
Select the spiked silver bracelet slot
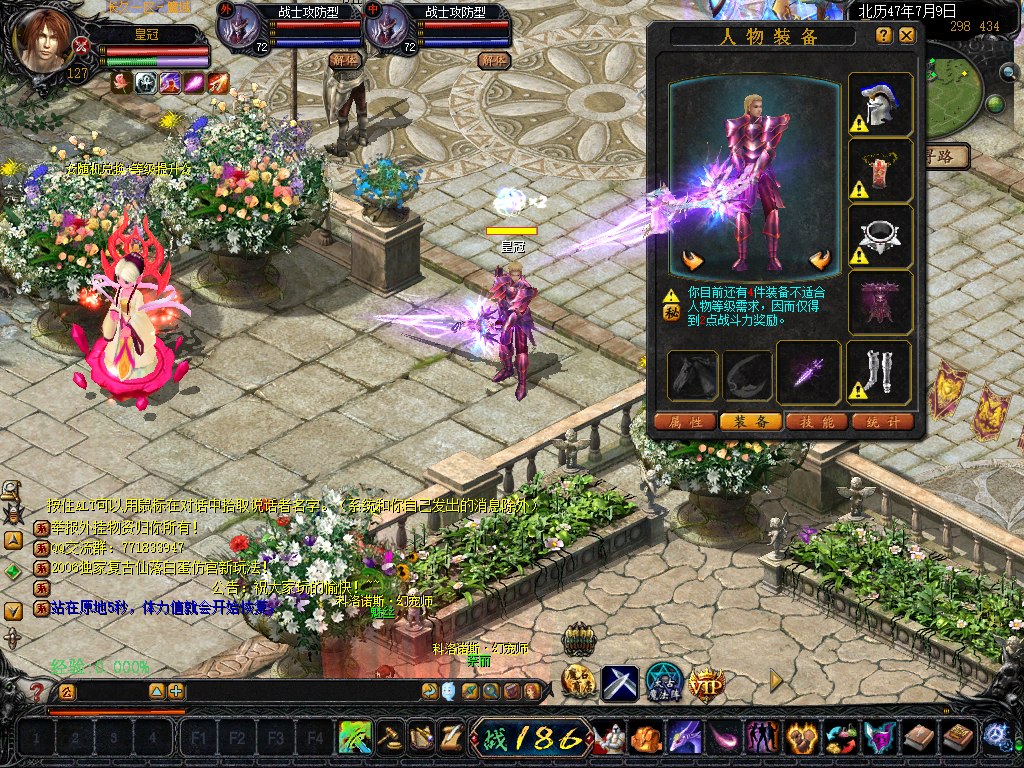(x=880, y=236)
